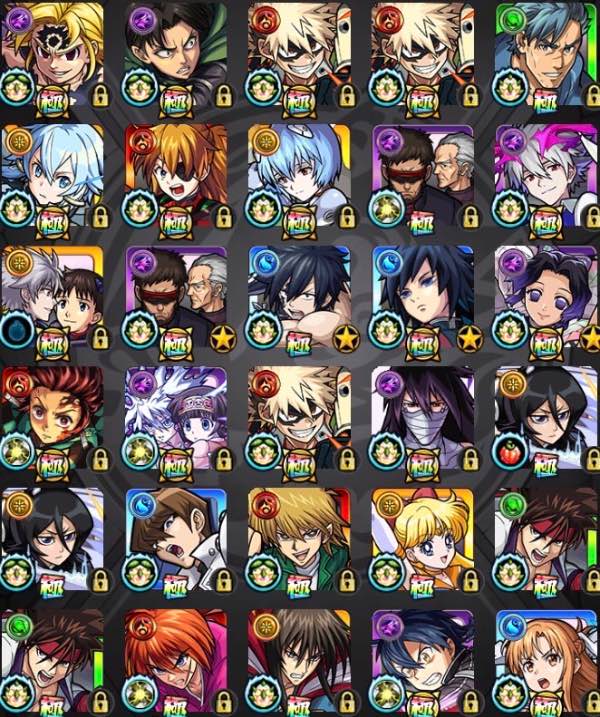The image size is (600, 717).
Task: Choose the brown-haired duelist in white coat
Action: (x=176, y=540)
